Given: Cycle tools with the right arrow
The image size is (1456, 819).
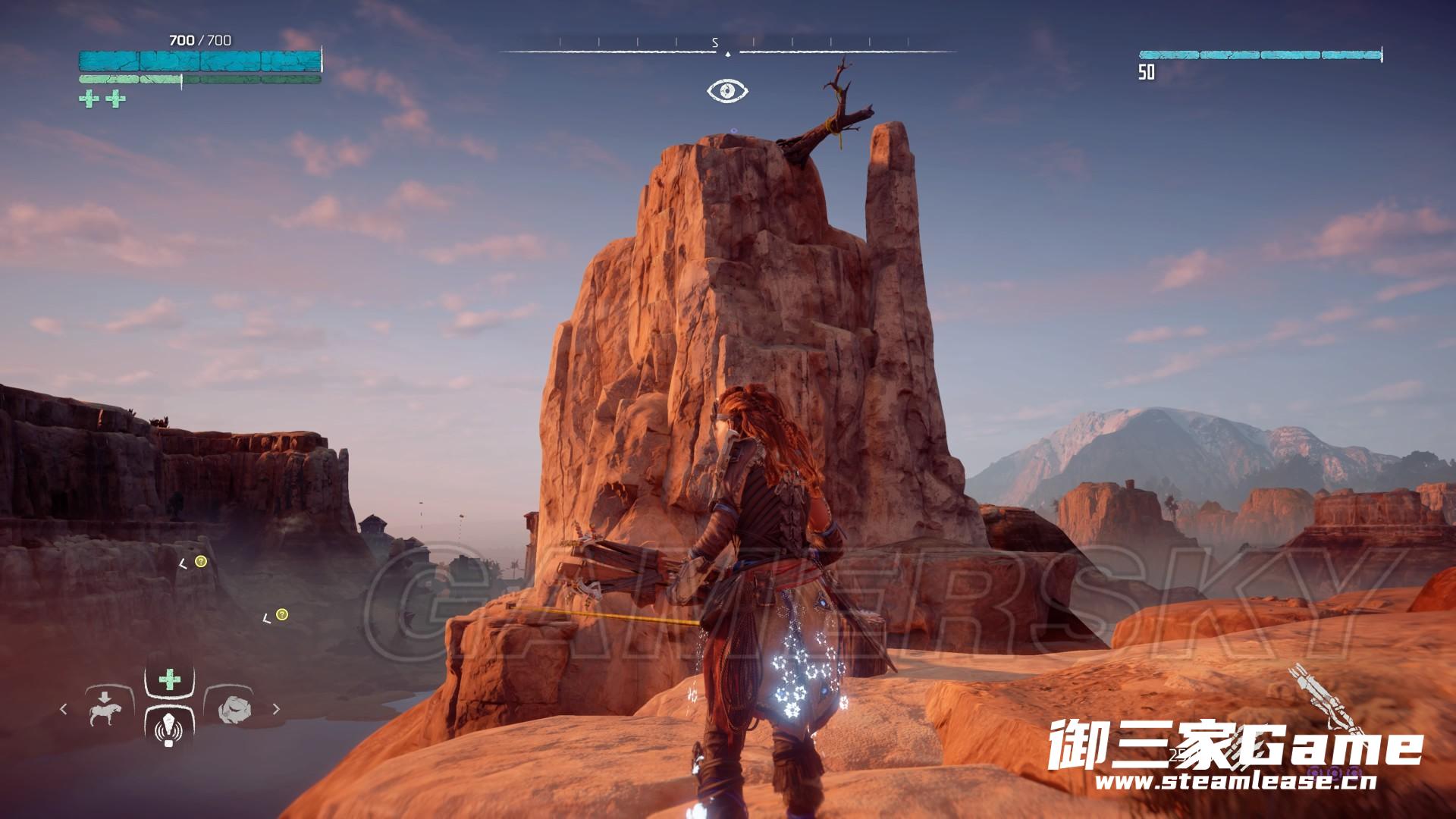Looking at the screenshot, I should coord(276,709).
